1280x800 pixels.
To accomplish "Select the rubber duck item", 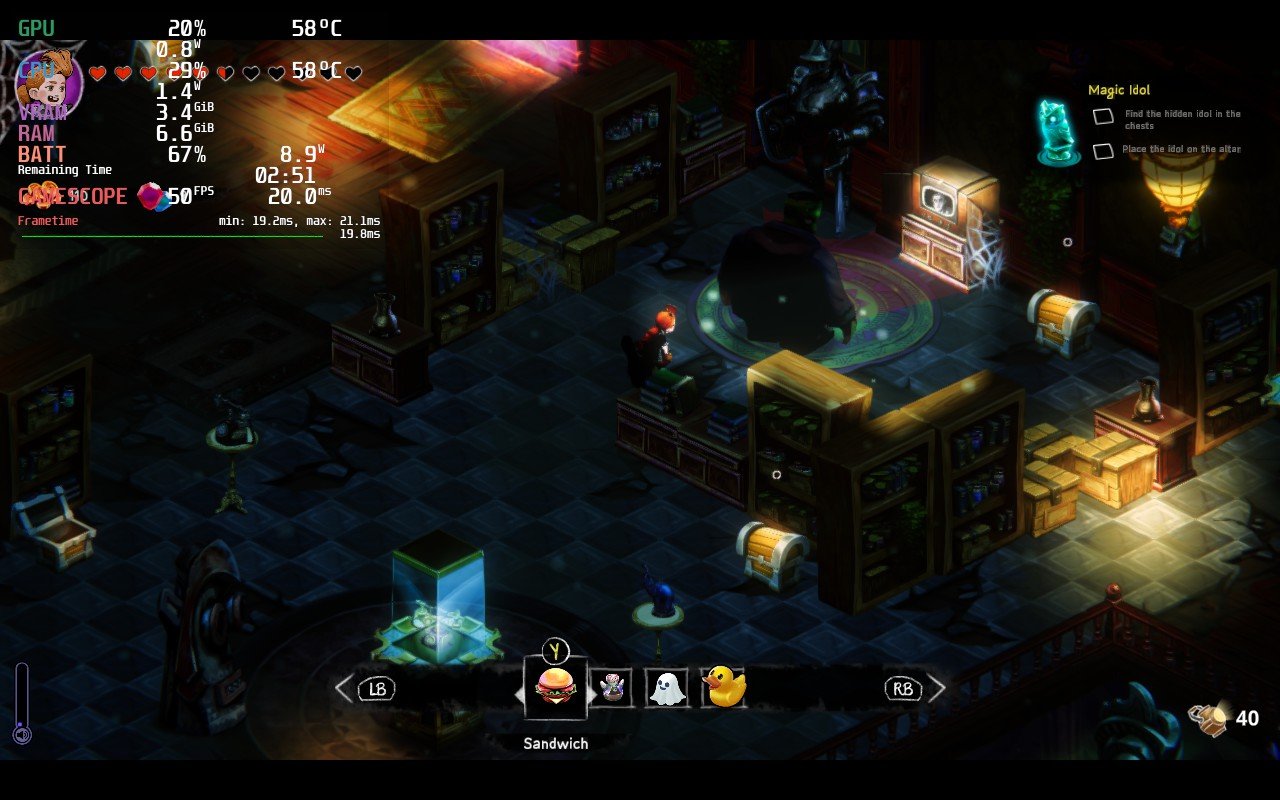I will click(x=723, y=687).
